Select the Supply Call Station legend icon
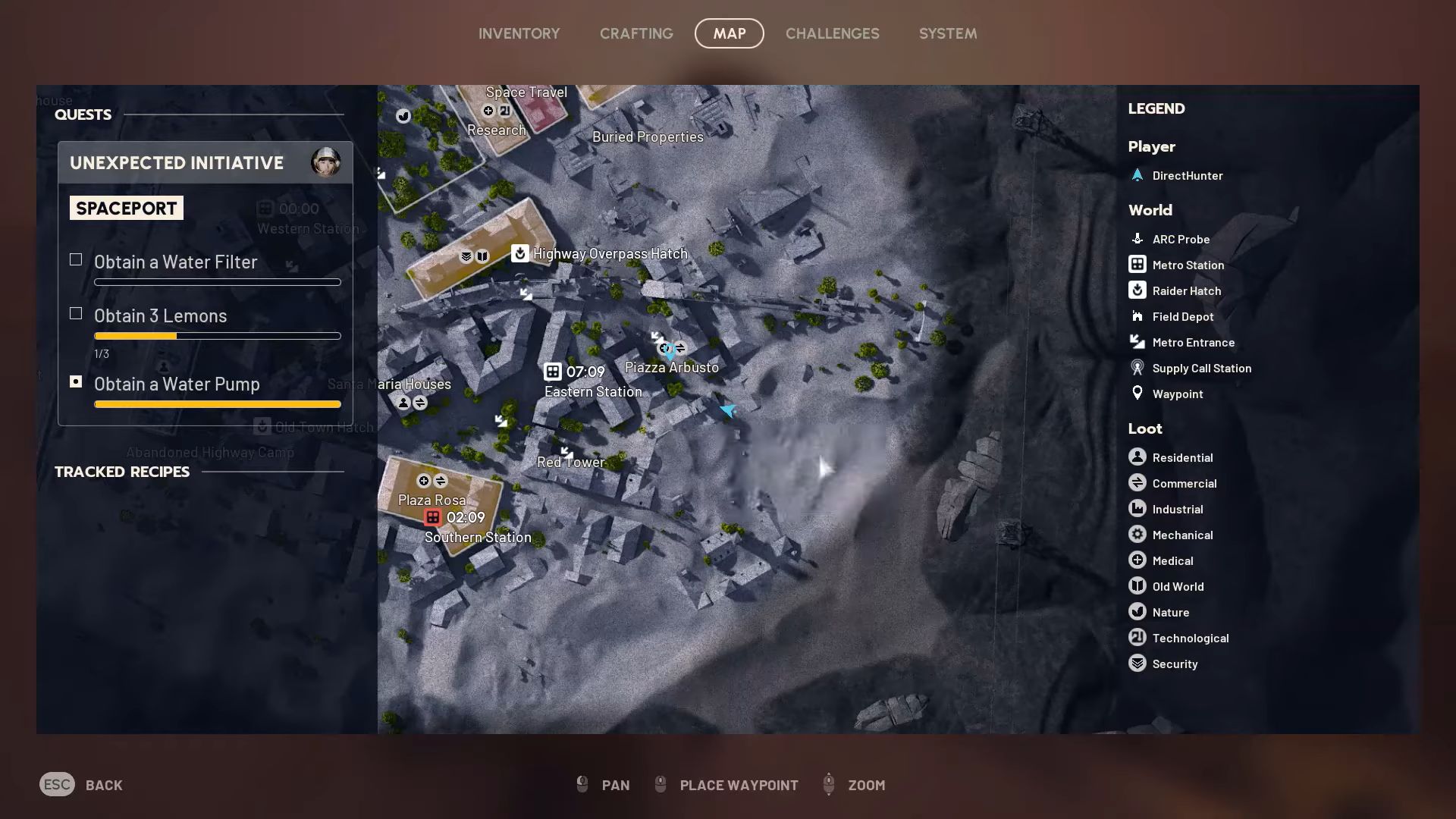The height and width of the screenshot is (819, 1456). (1137, 368)
